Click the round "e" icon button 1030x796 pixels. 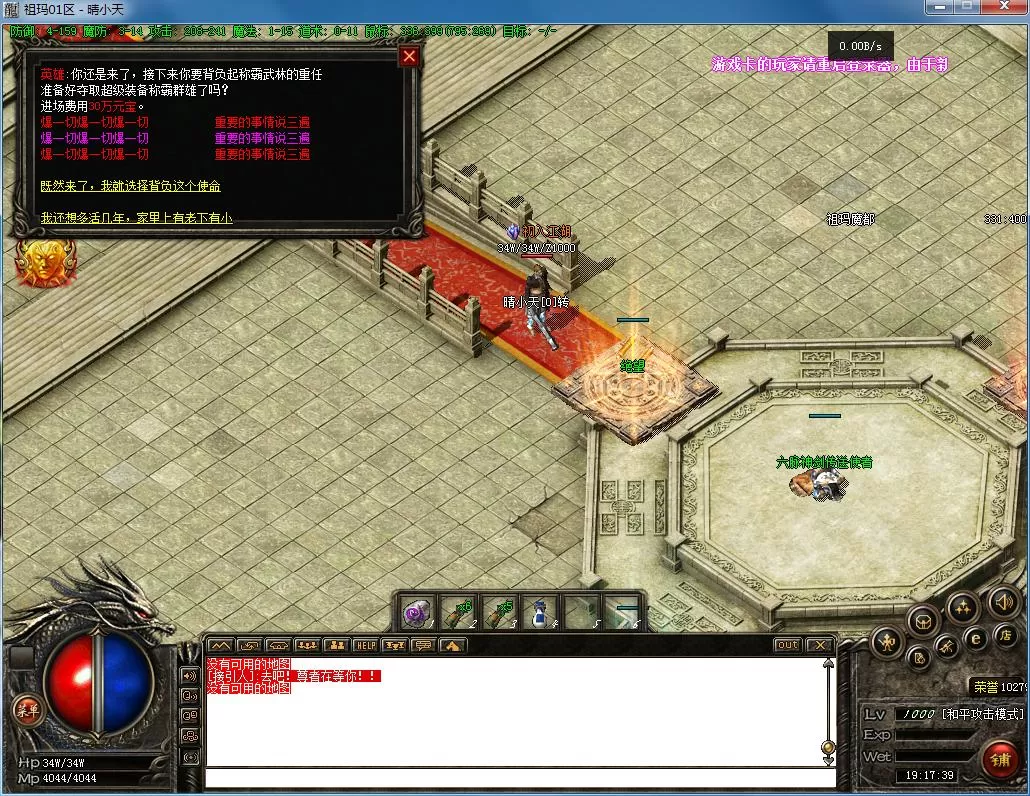976,637
